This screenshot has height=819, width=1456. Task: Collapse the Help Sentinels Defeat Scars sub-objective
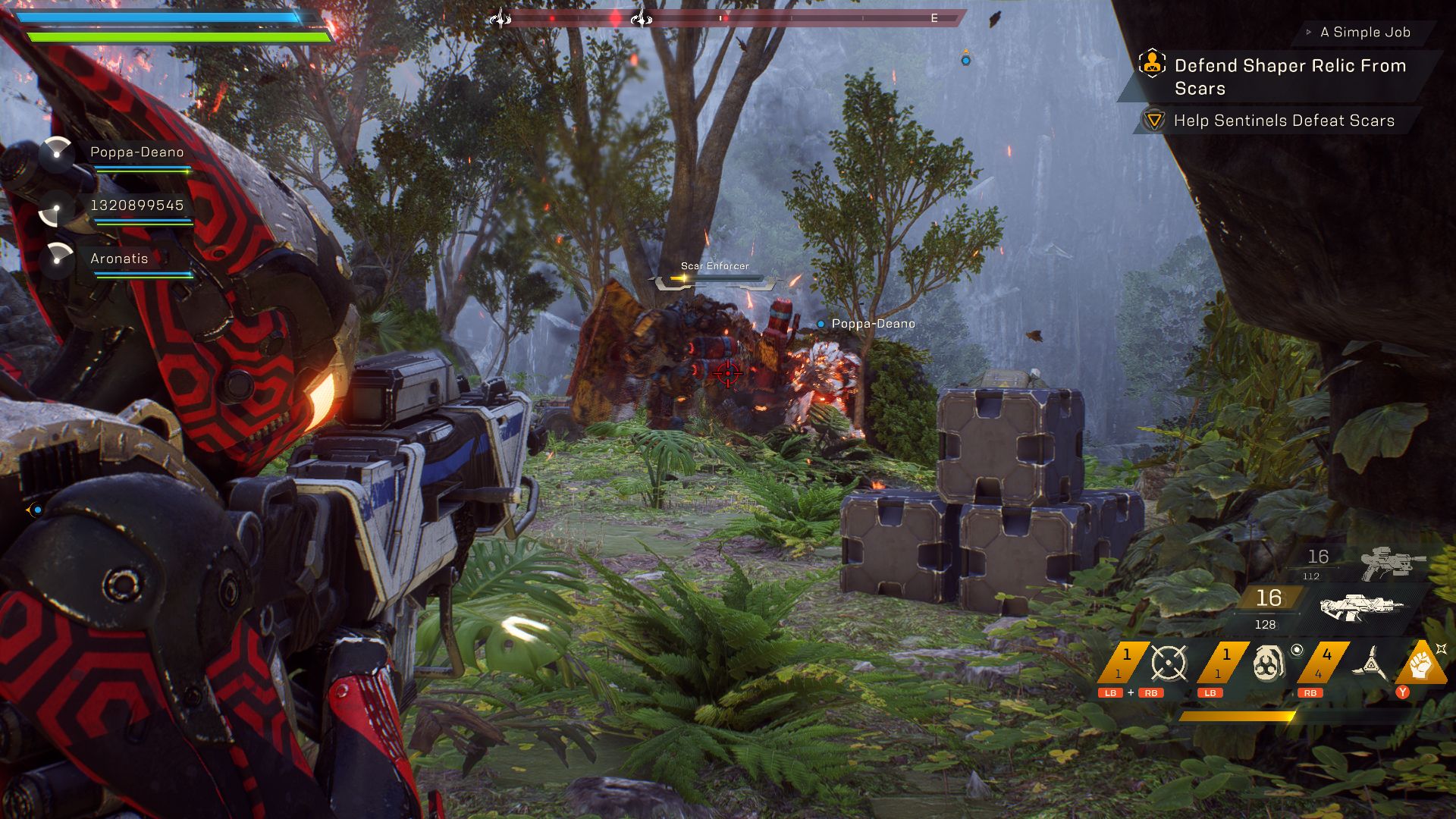pyautogui.click(x=1285, y=120)
